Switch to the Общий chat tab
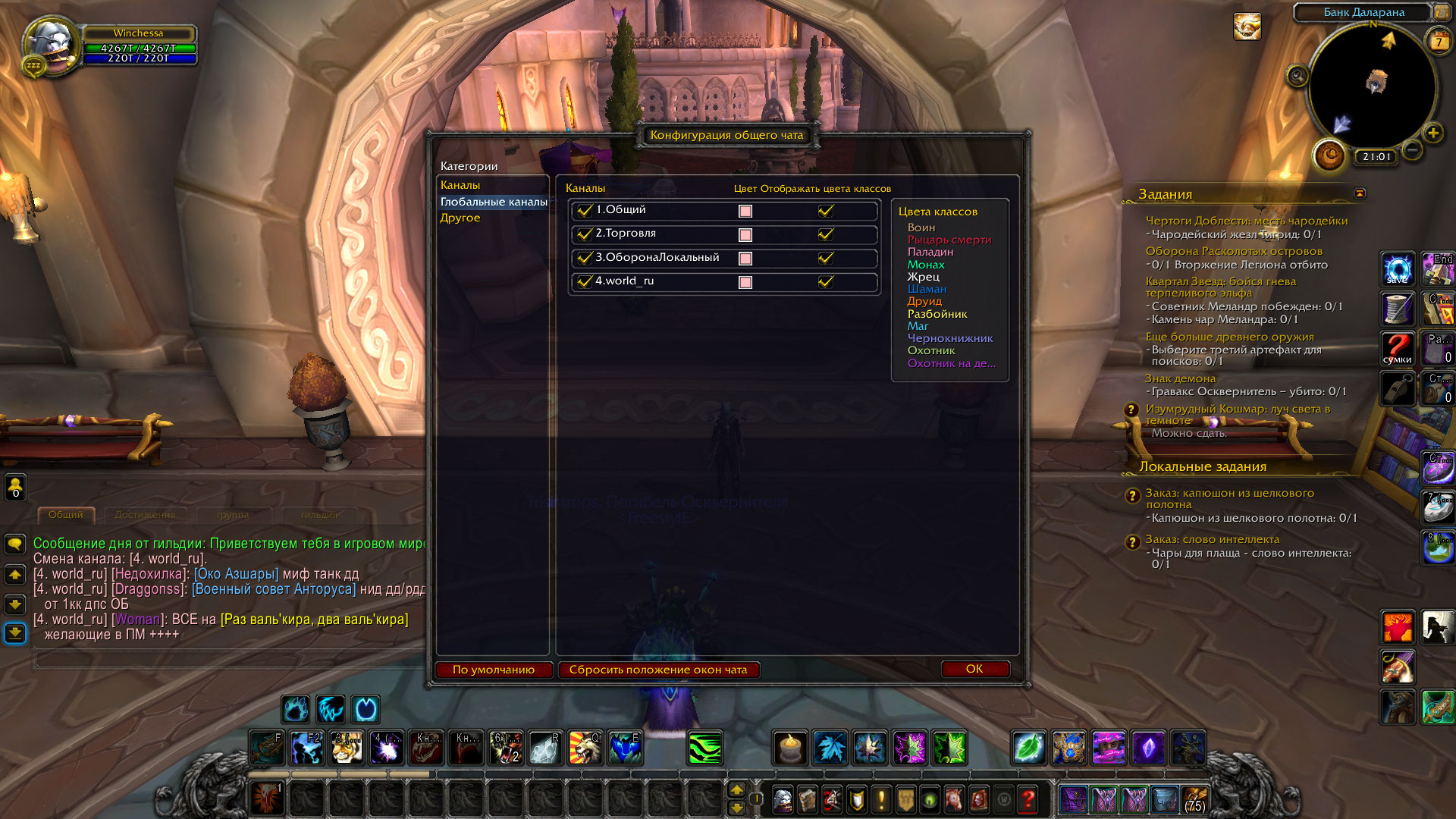 pos(66,515)
